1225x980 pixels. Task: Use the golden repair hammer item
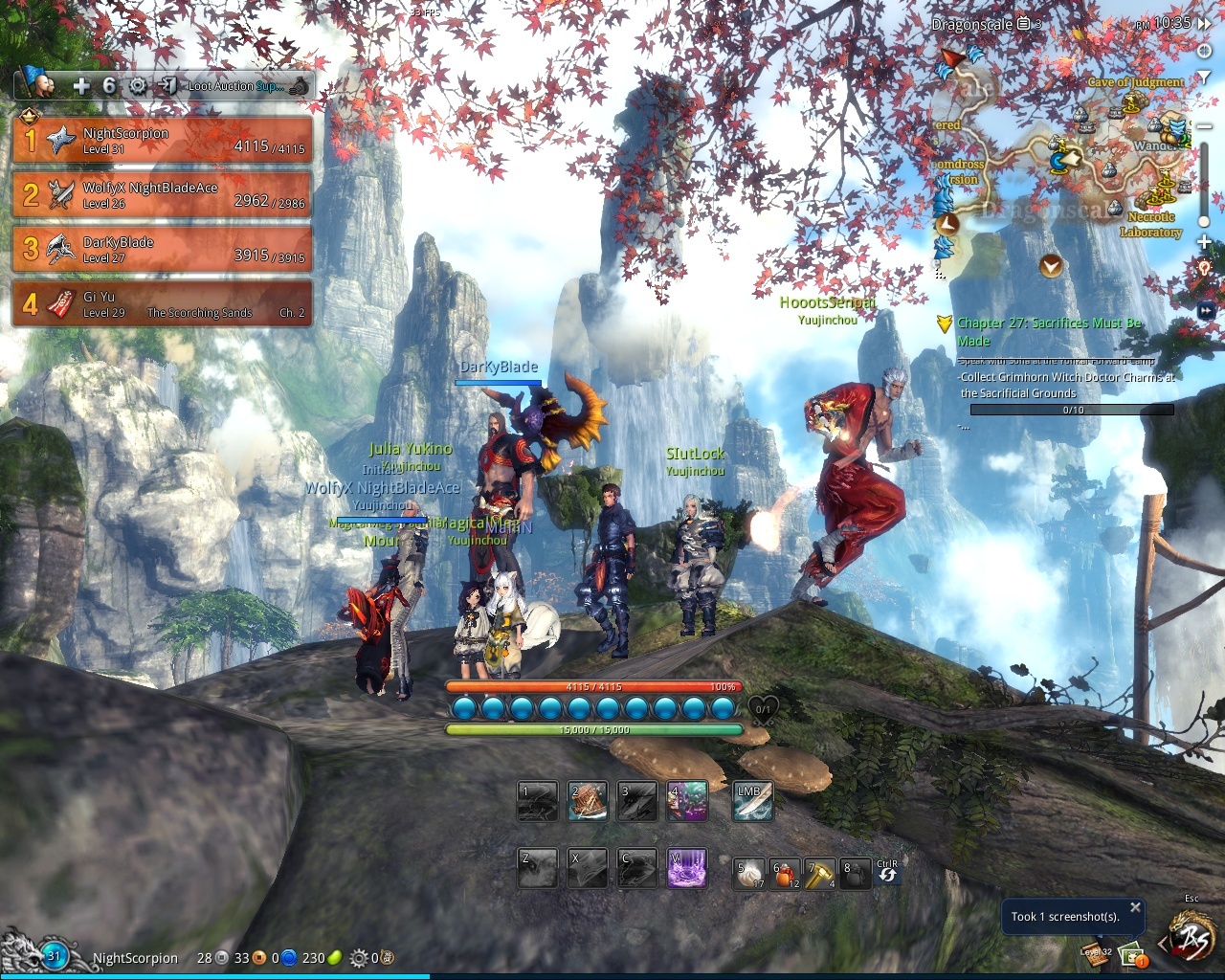point(820,874)
